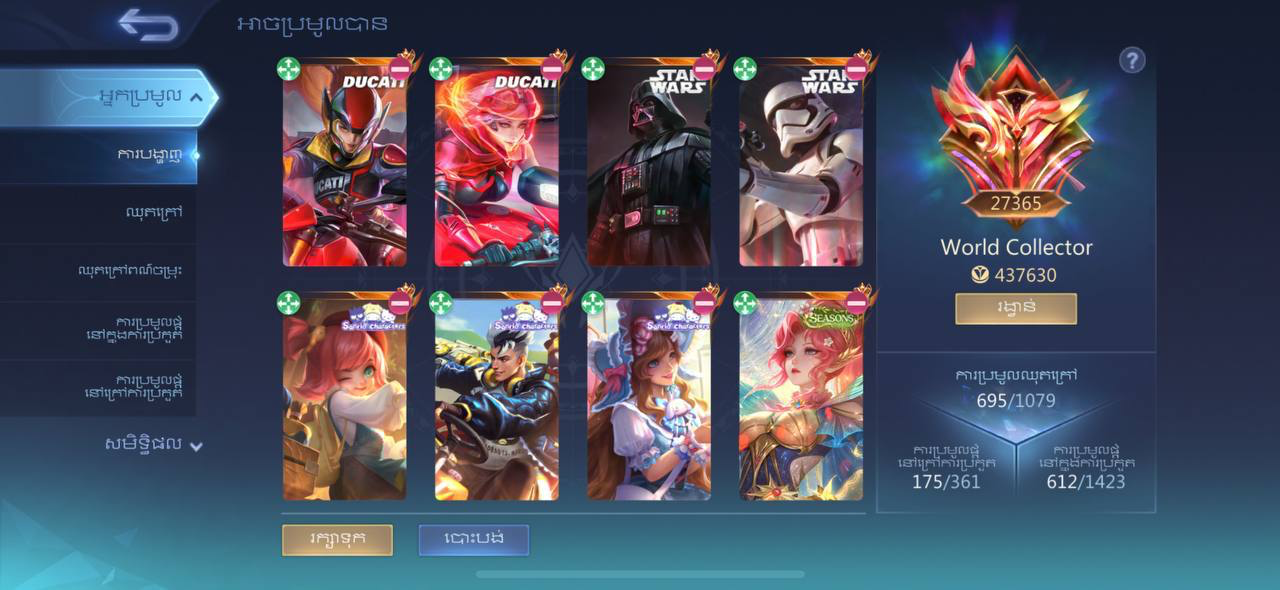Viewport: 1280px width, 590px height.
Task: Open the question mark help icon
Action: pyautogui.click(x=1131, y=61)
